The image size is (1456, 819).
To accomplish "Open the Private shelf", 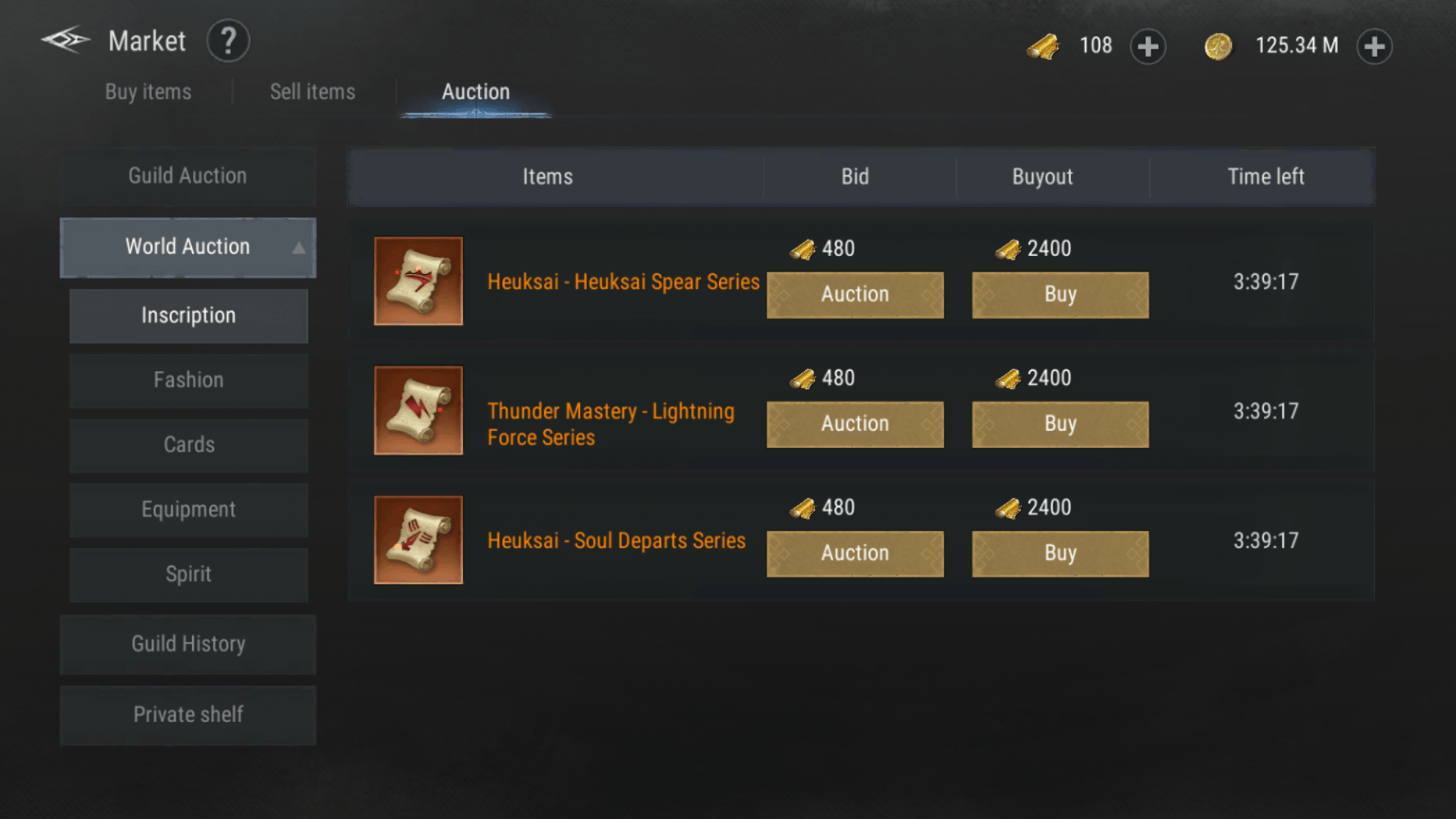I will click(188, 715).
